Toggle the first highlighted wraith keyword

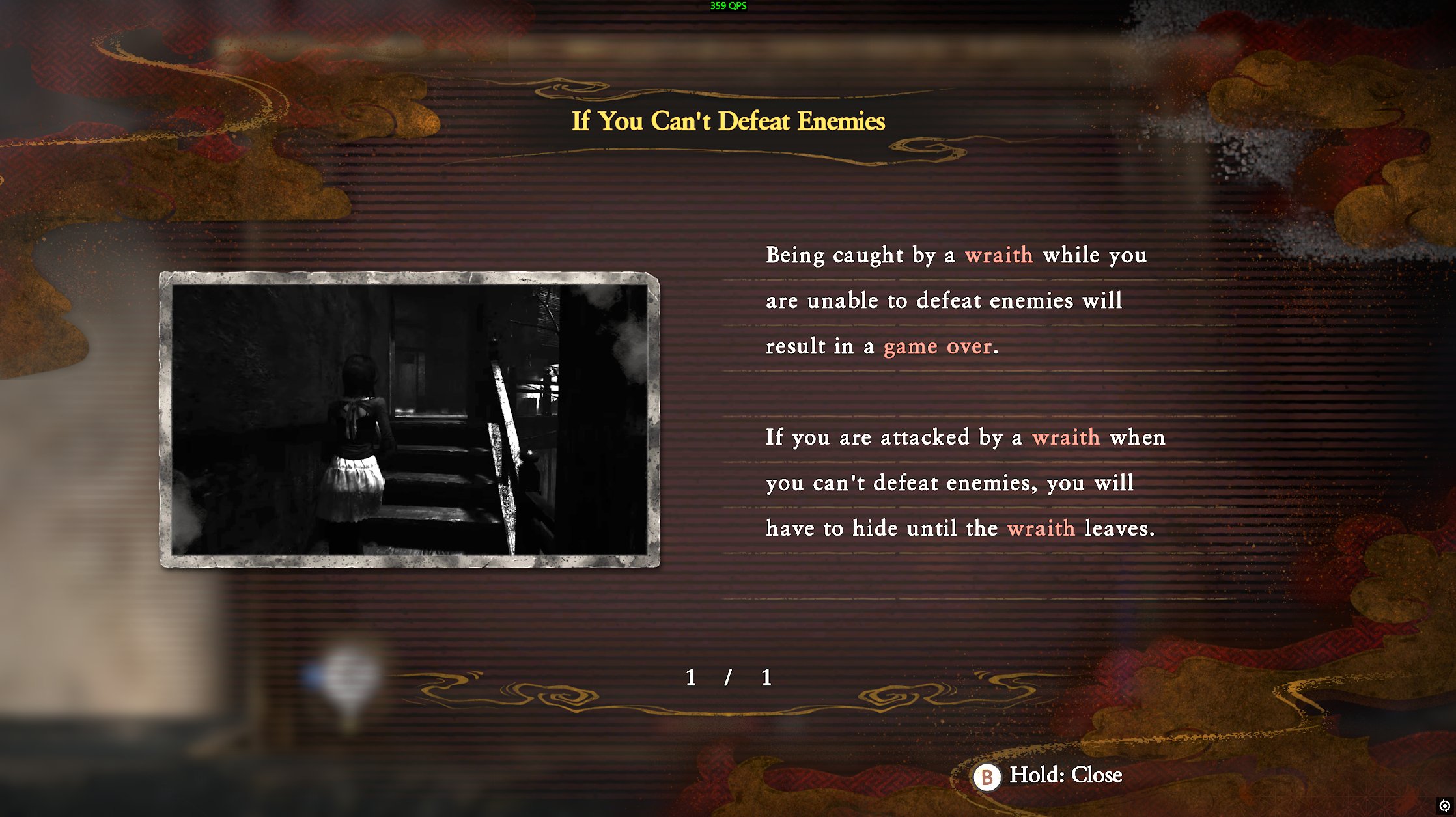pyautogui.click(x=999, y=255)
